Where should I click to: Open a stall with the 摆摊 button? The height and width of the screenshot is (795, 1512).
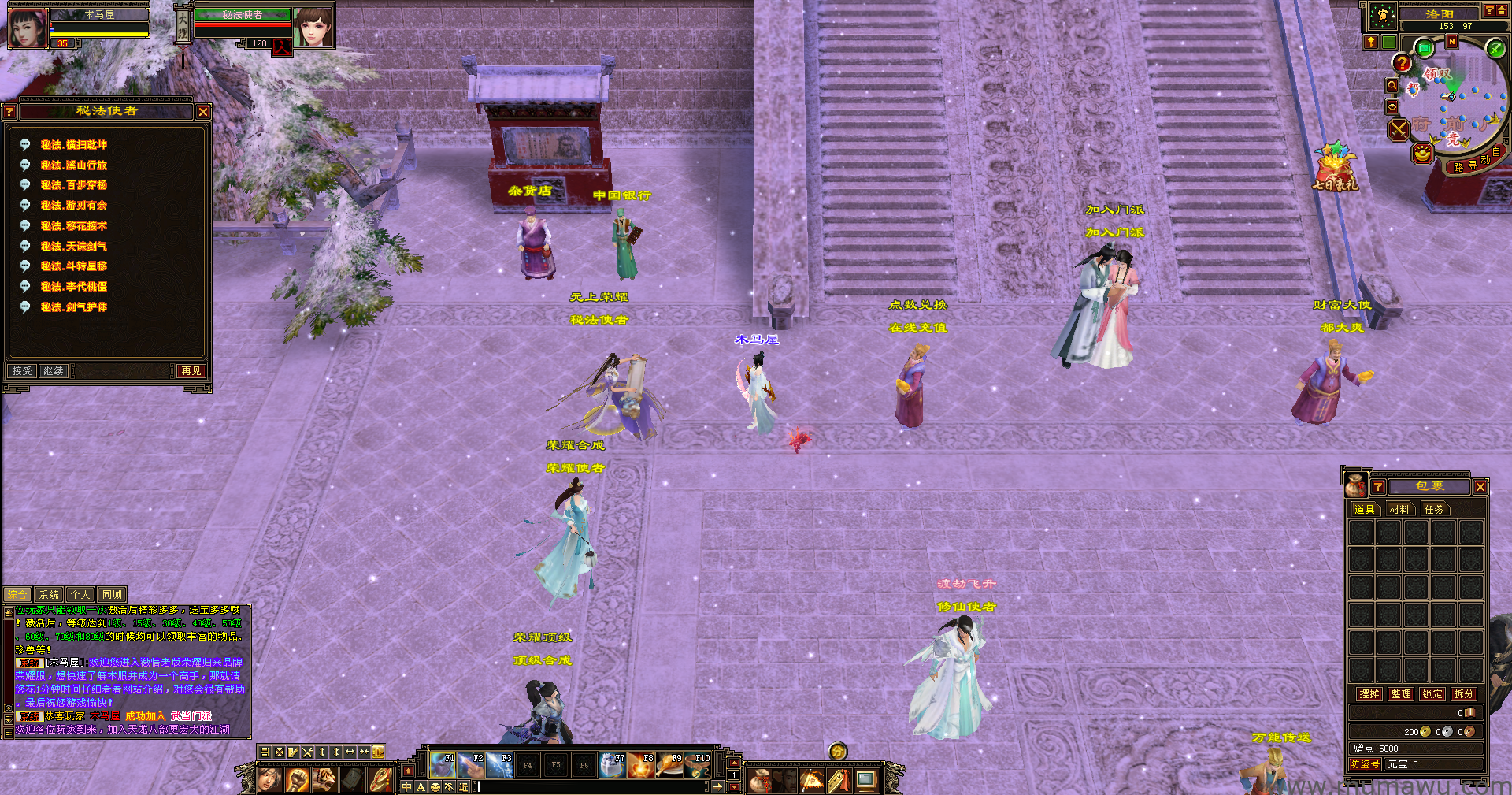(1369, 694)
